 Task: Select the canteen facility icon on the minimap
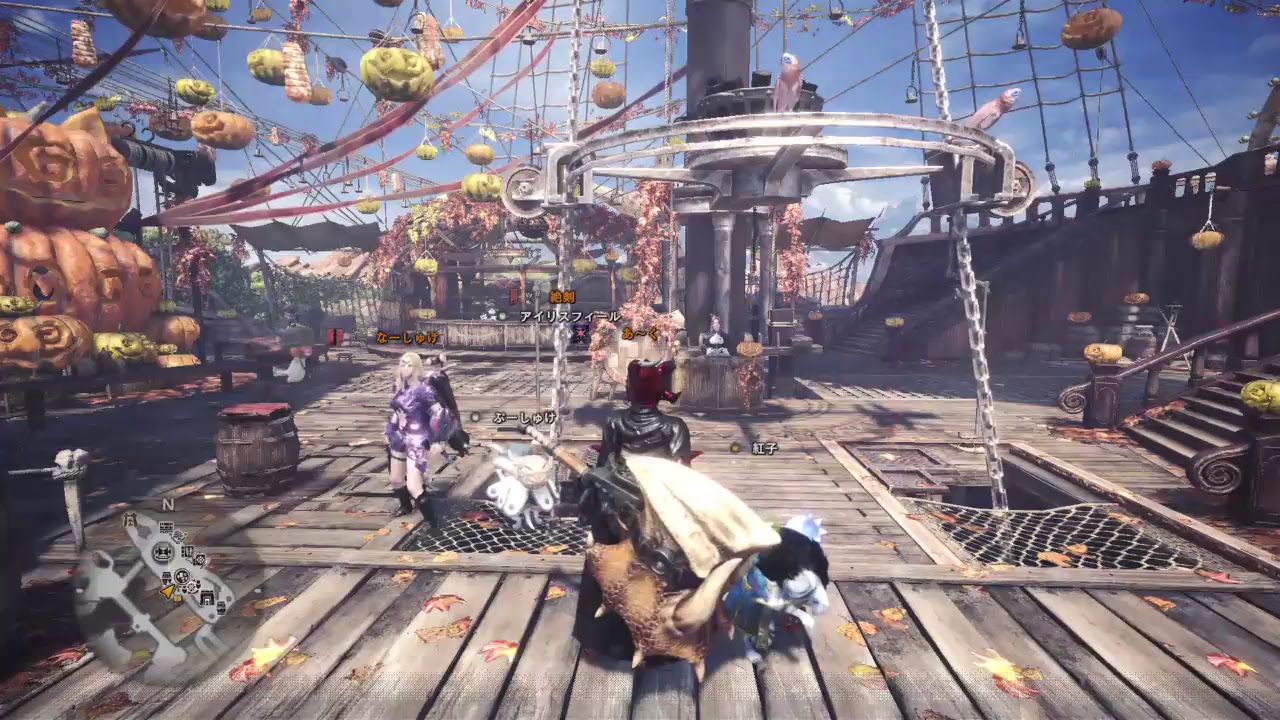point(181,577)
